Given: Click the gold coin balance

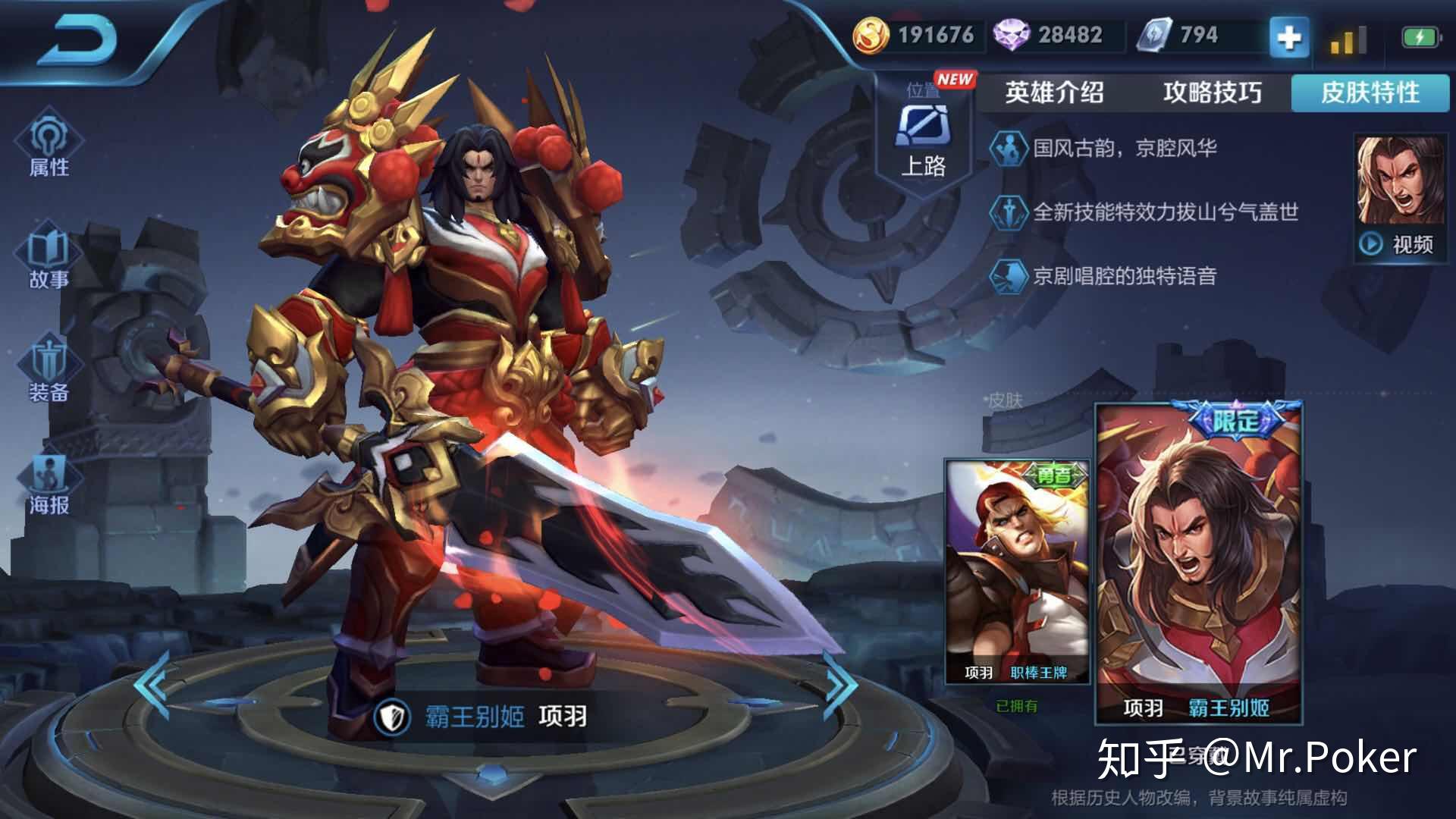Looking at the screenshot, I should [x=918, y=35].
